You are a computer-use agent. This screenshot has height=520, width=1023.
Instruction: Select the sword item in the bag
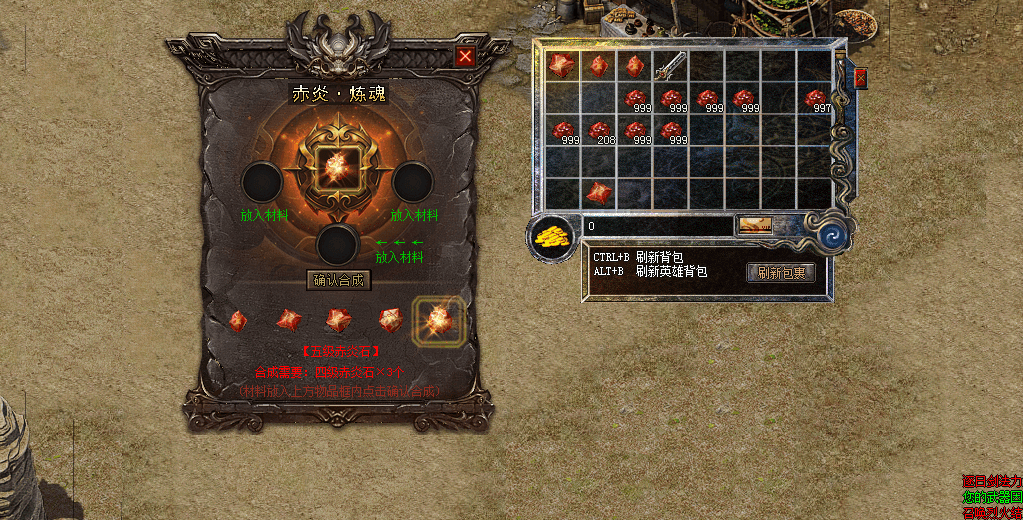(670, 66)
